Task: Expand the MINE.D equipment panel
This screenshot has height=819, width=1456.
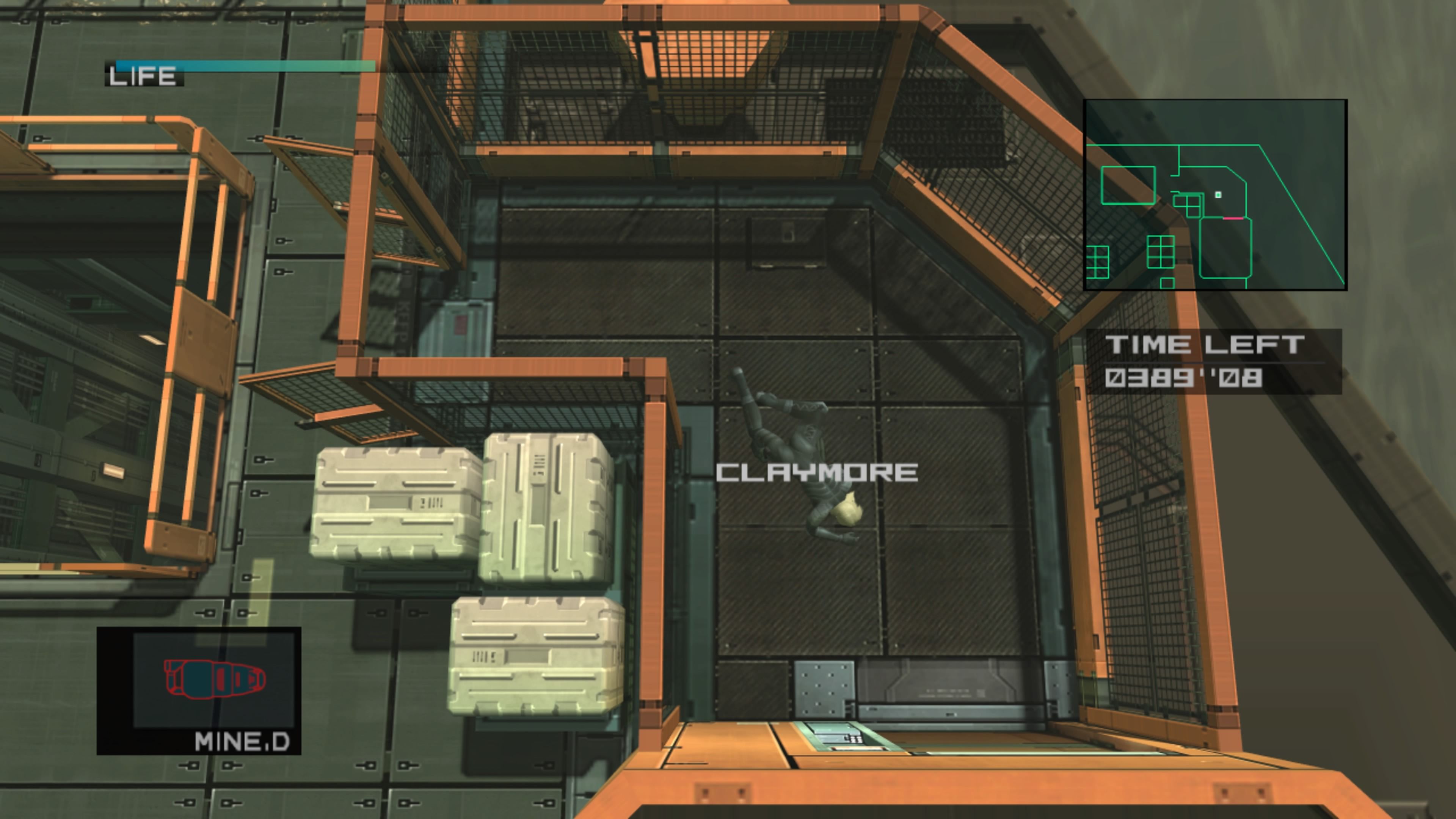Action: pyautogui.click(x=201, y=695)
